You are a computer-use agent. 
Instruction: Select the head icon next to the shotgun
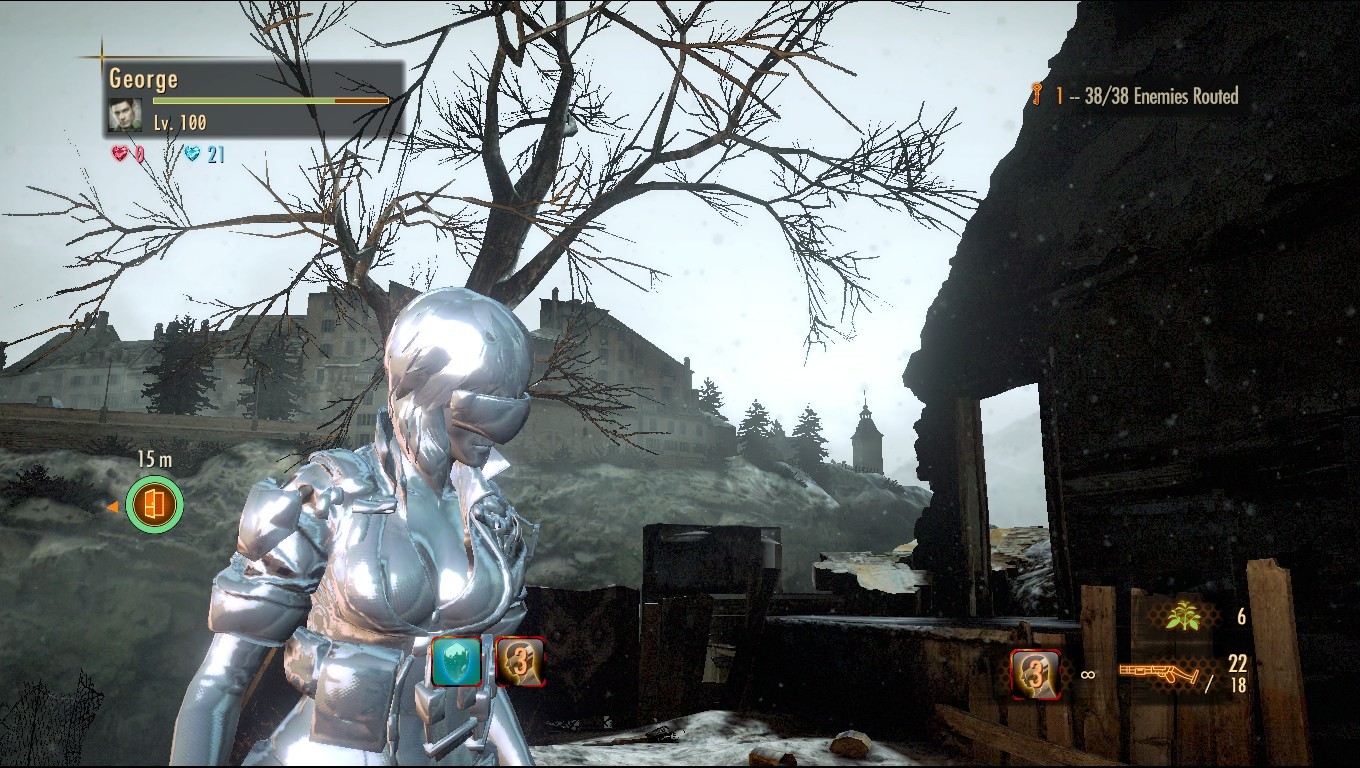[1035, 674]
